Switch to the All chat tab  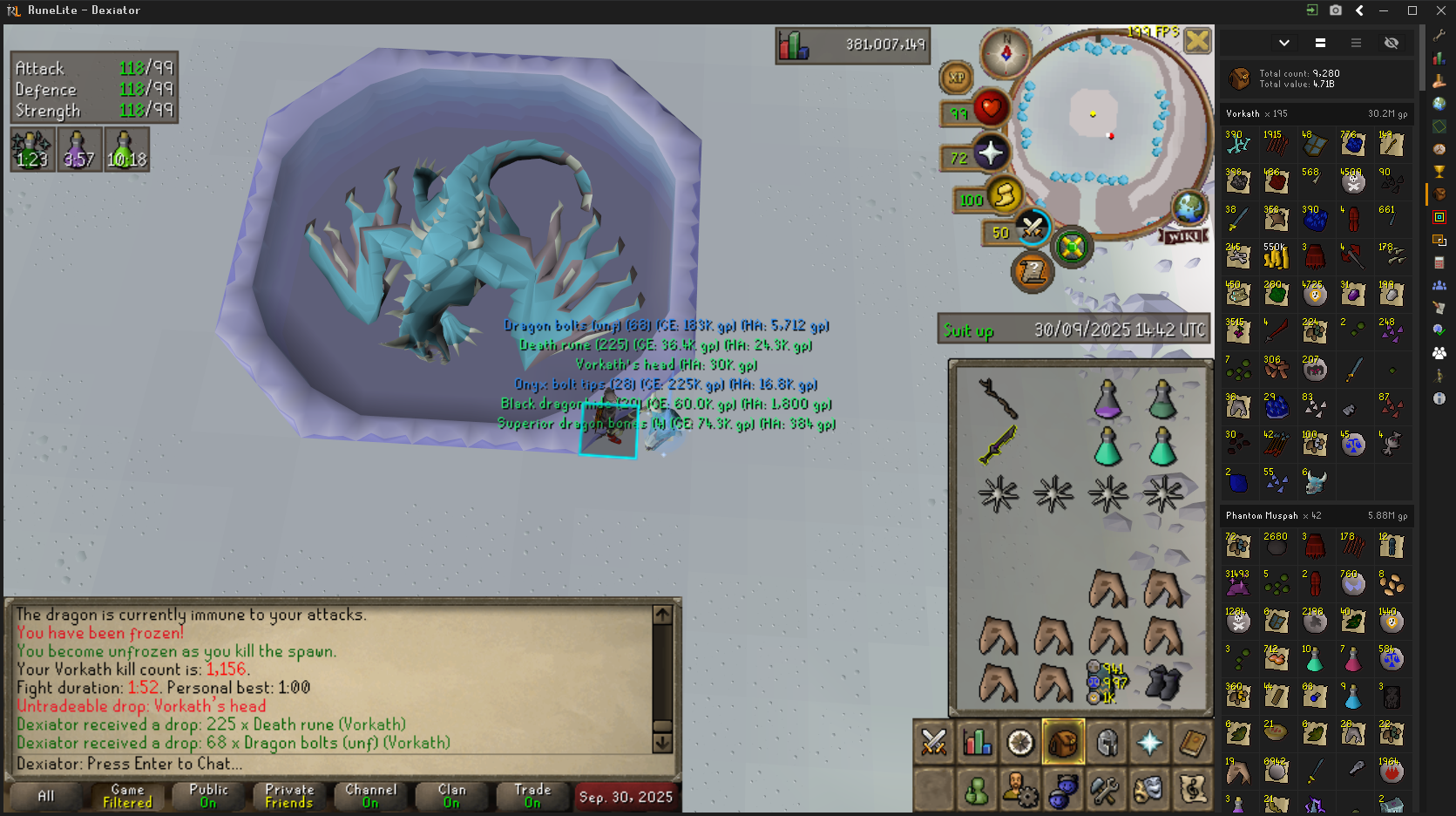[45, 796]
